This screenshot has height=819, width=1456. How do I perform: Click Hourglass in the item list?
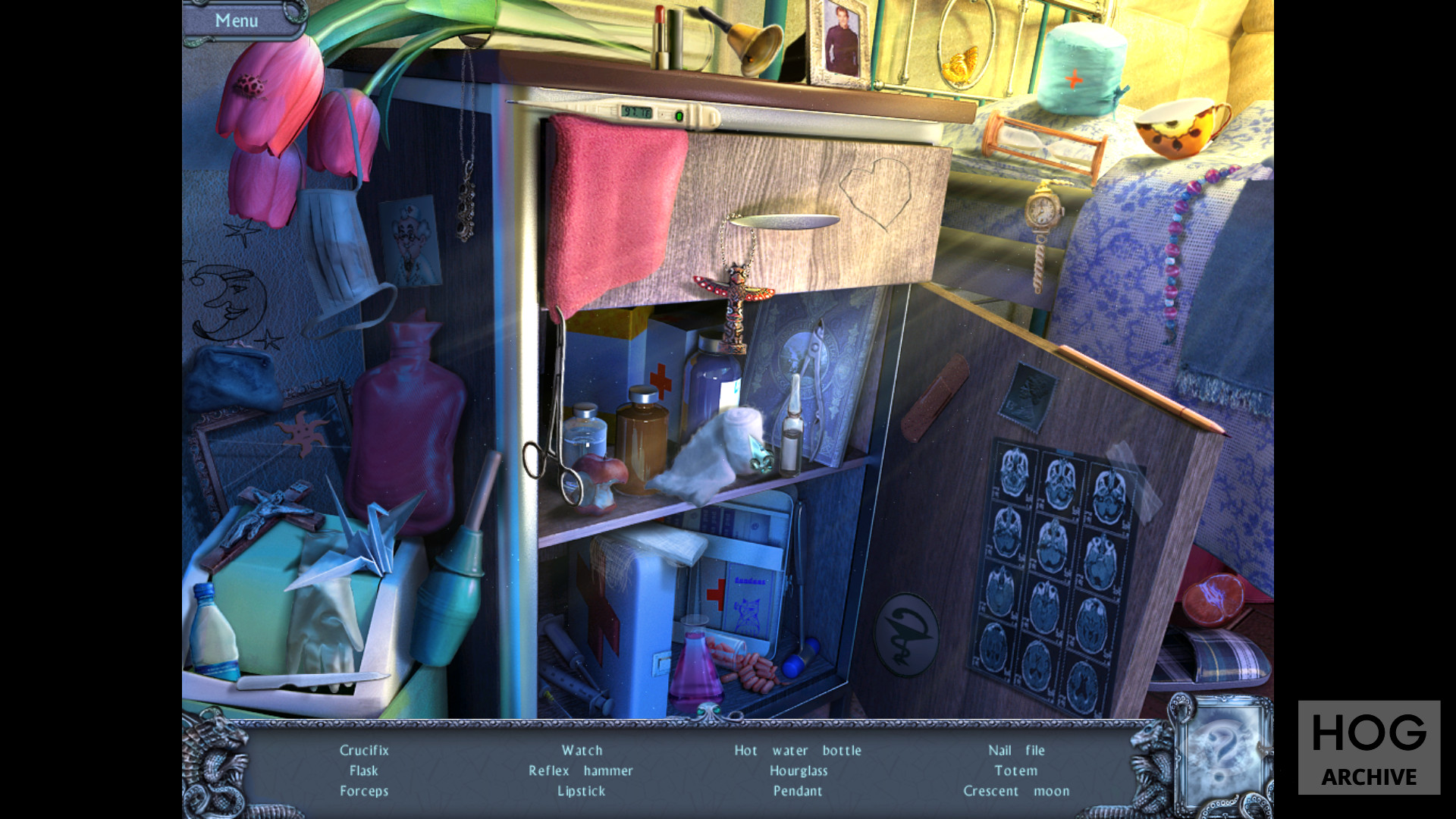click(799, 770)
